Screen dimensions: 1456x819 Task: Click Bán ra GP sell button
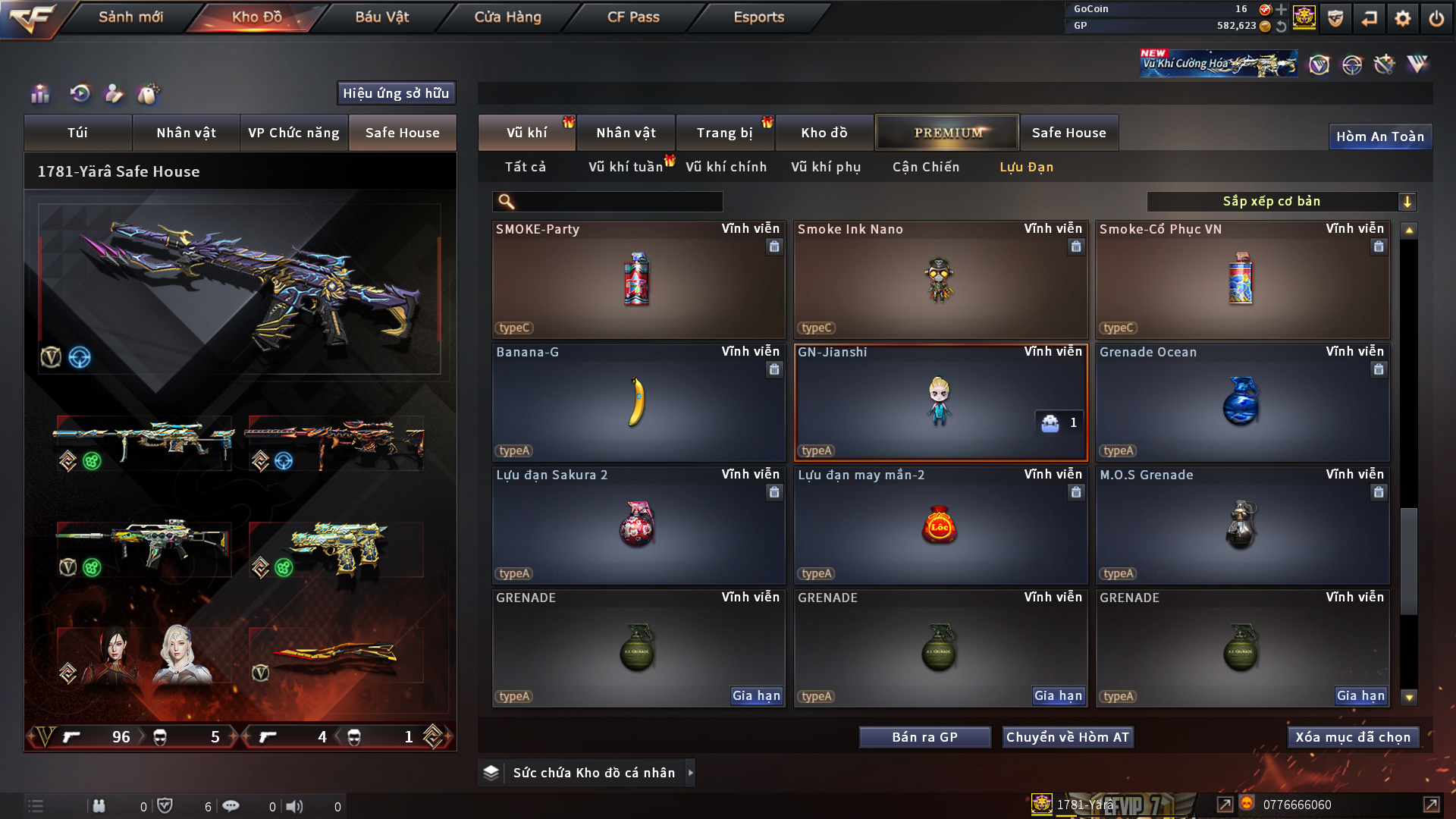(x=924, y=737)
